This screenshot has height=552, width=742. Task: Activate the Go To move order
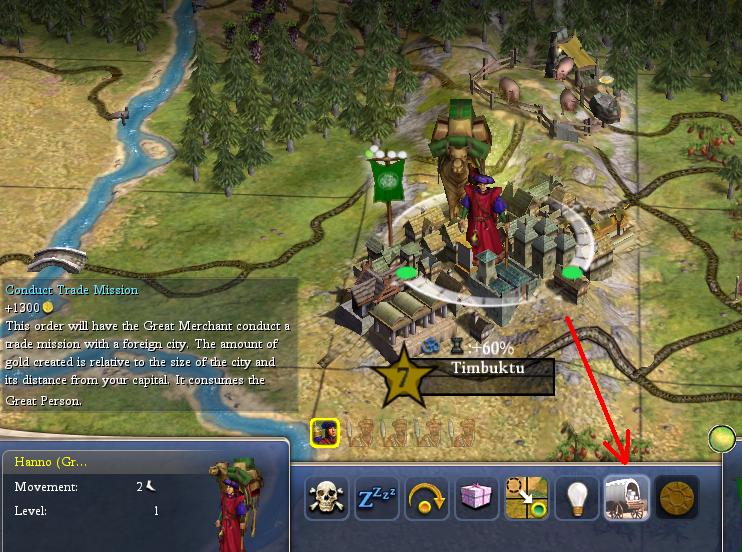point(526,497)
